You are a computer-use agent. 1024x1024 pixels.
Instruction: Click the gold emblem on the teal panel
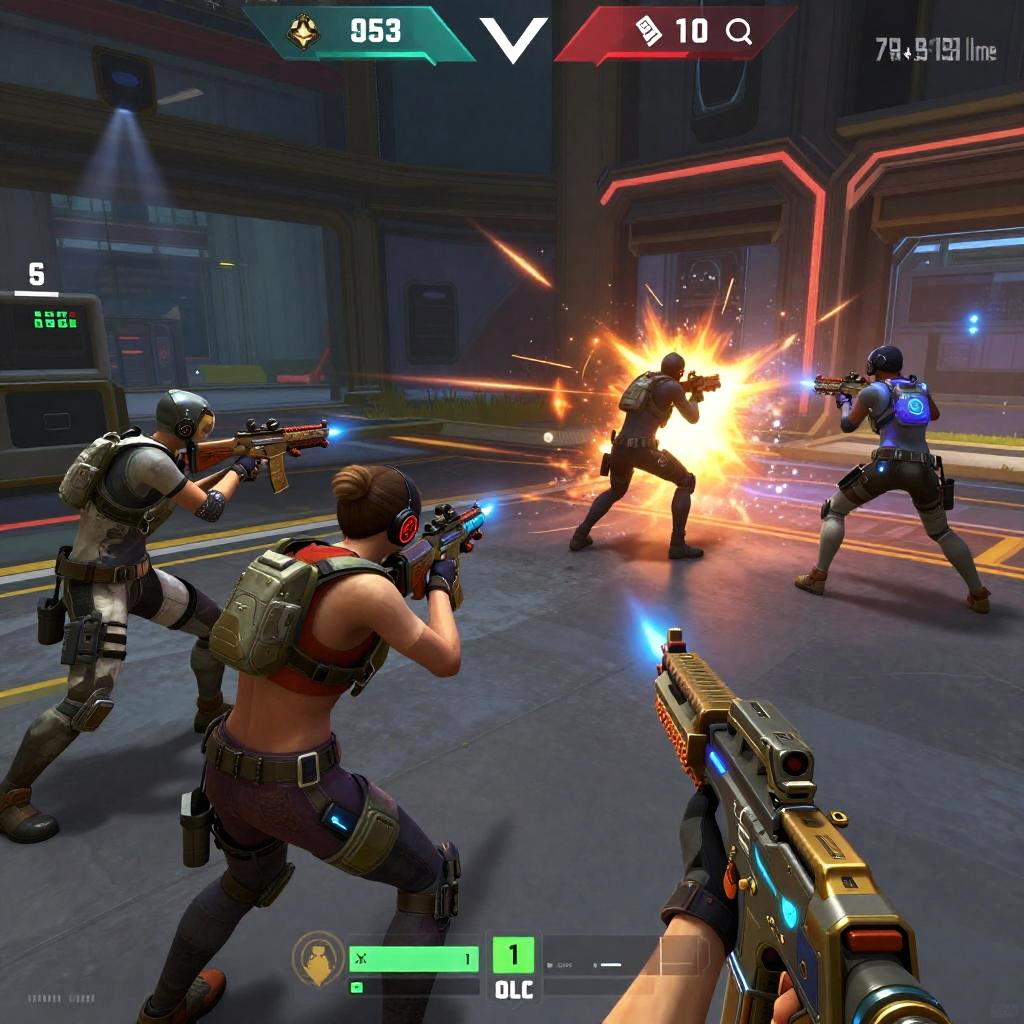click(304, 33)
